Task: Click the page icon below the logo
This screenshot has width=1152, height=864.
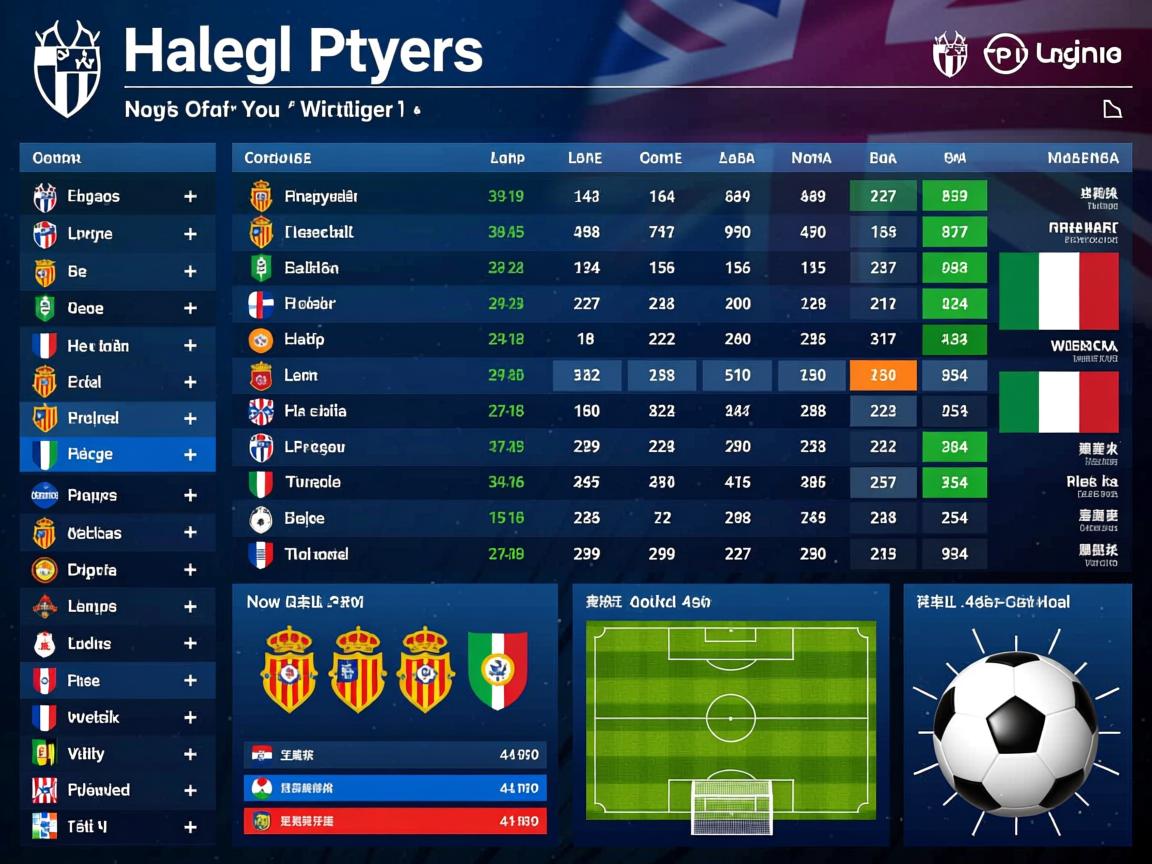Action: (1112, 109)
